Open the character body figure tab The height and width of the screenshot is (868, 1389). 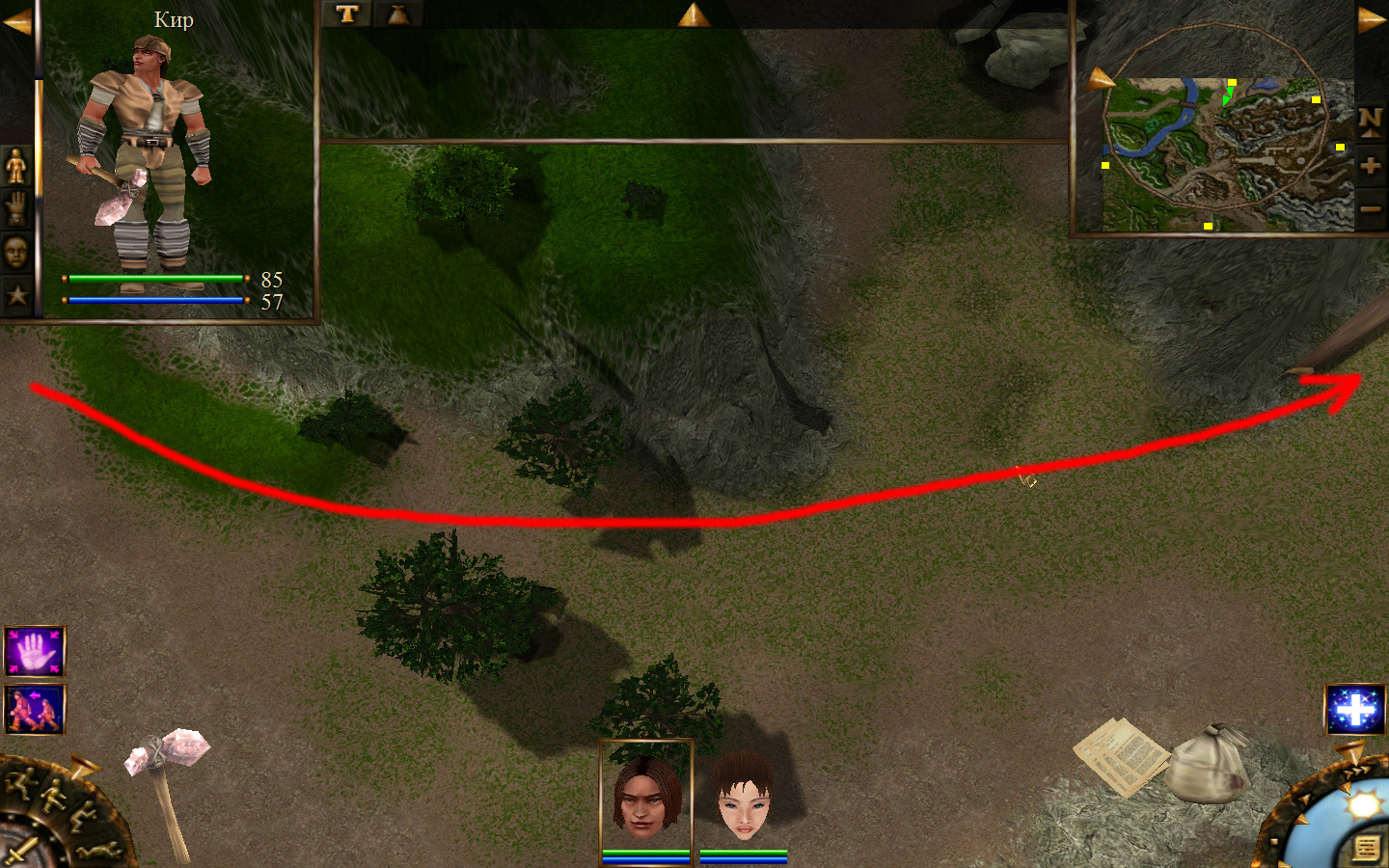16,166
